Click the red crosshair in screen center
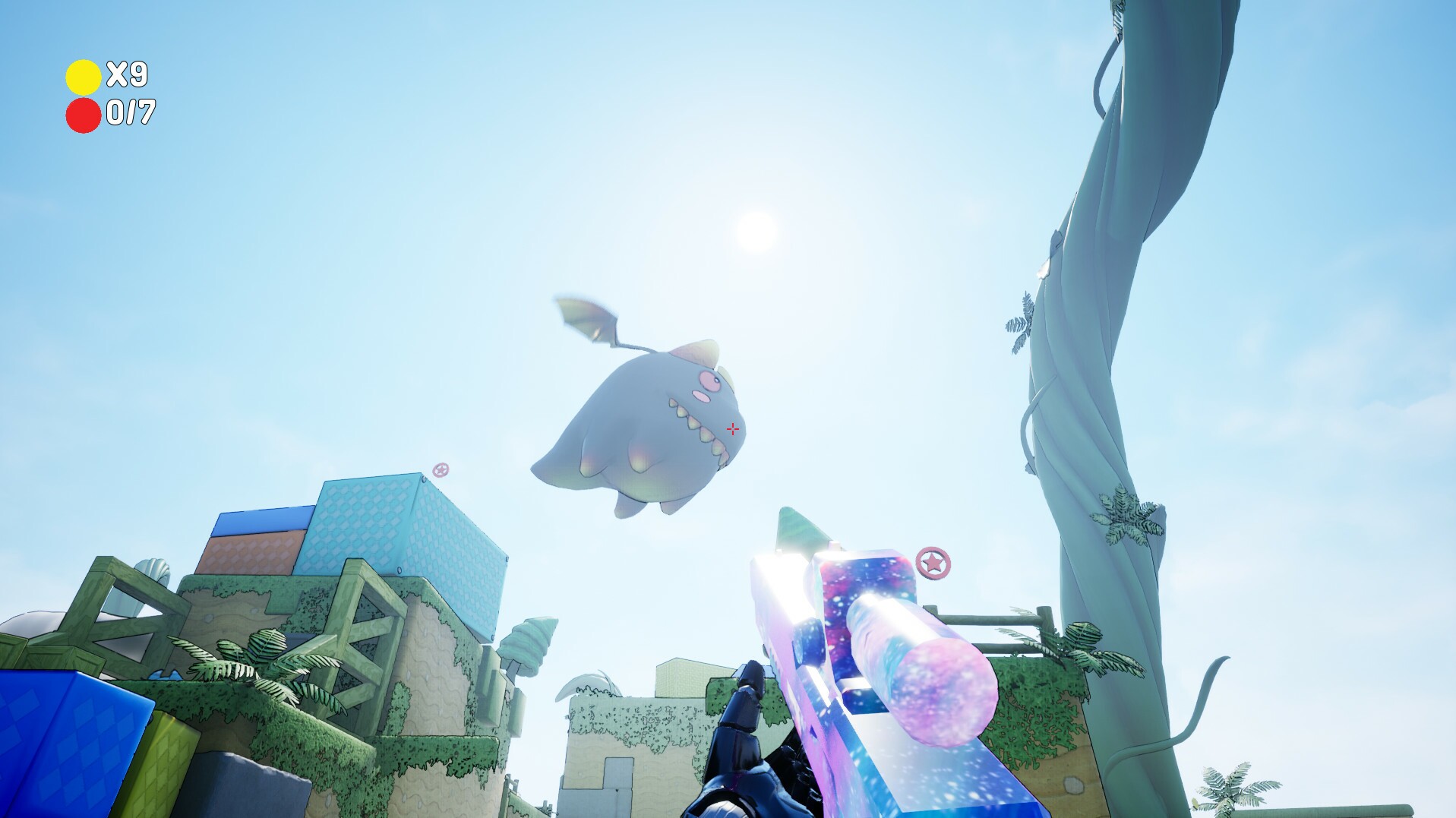Image resolution: width=1456 pixels, height=818 pixels. 731,429
